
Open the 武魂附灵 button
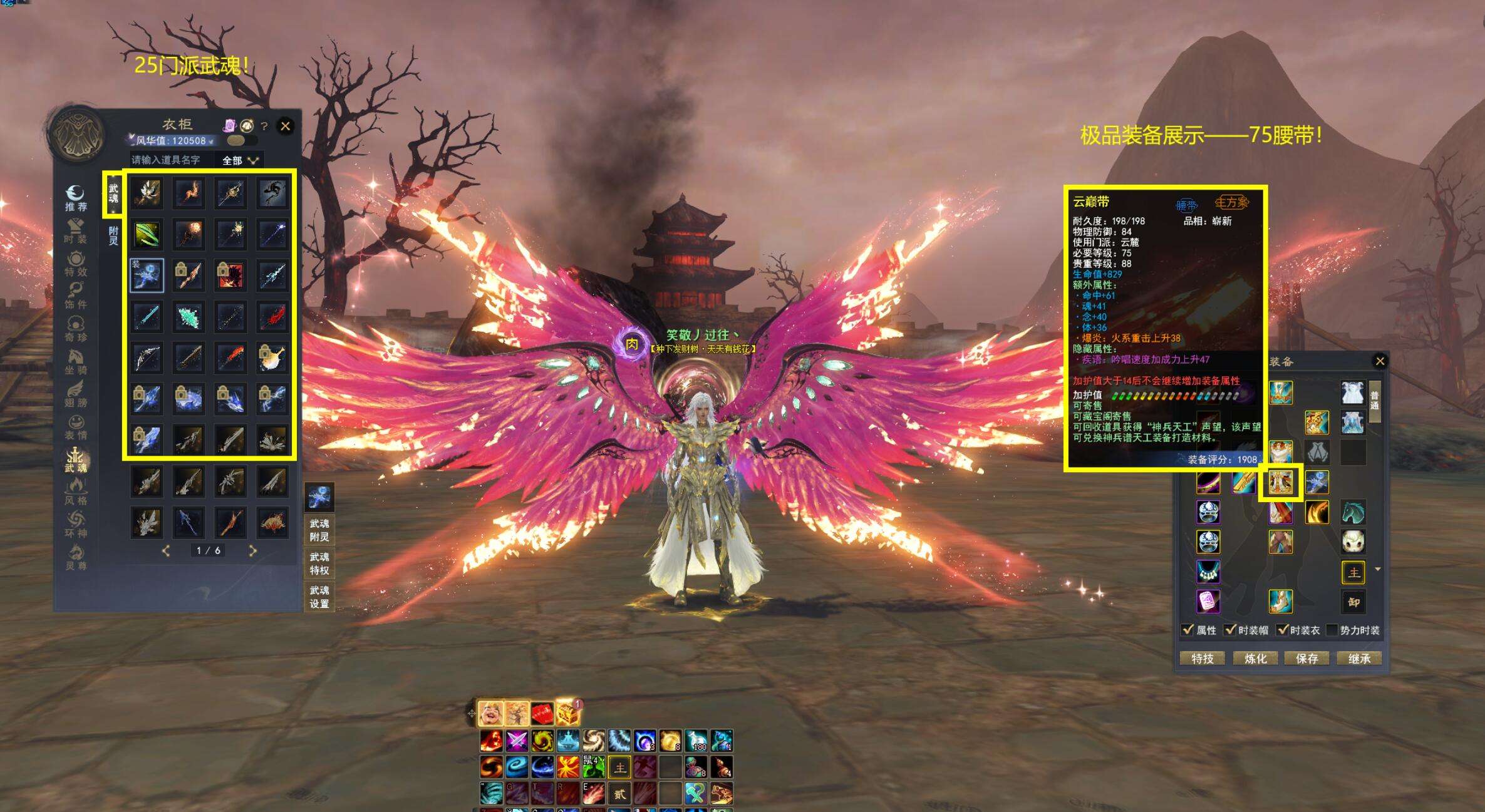[319, 530]
